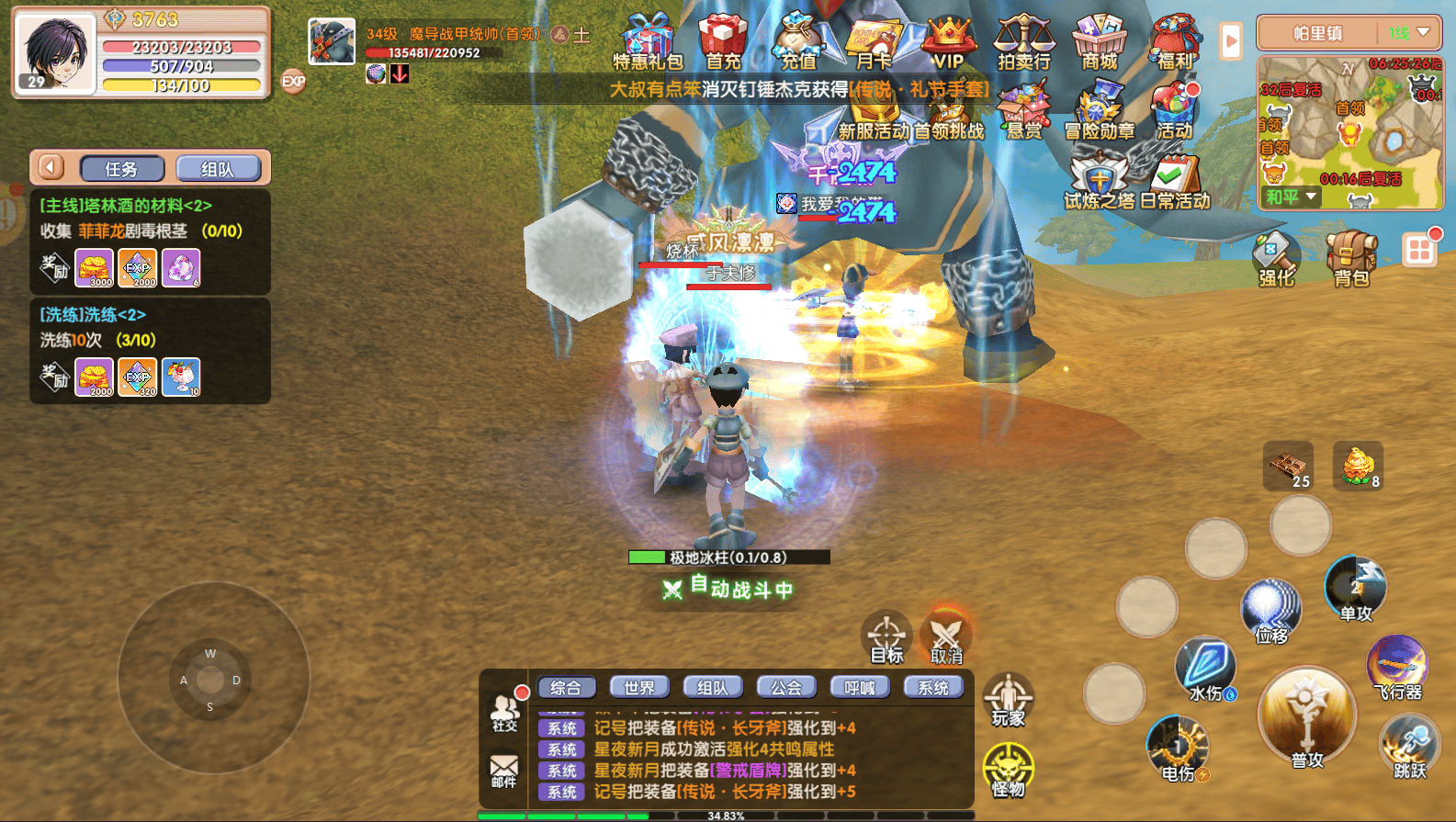Screen dimensions: 1456x822
Task: Open the VIP crown menu
Action: click(948, 41)
